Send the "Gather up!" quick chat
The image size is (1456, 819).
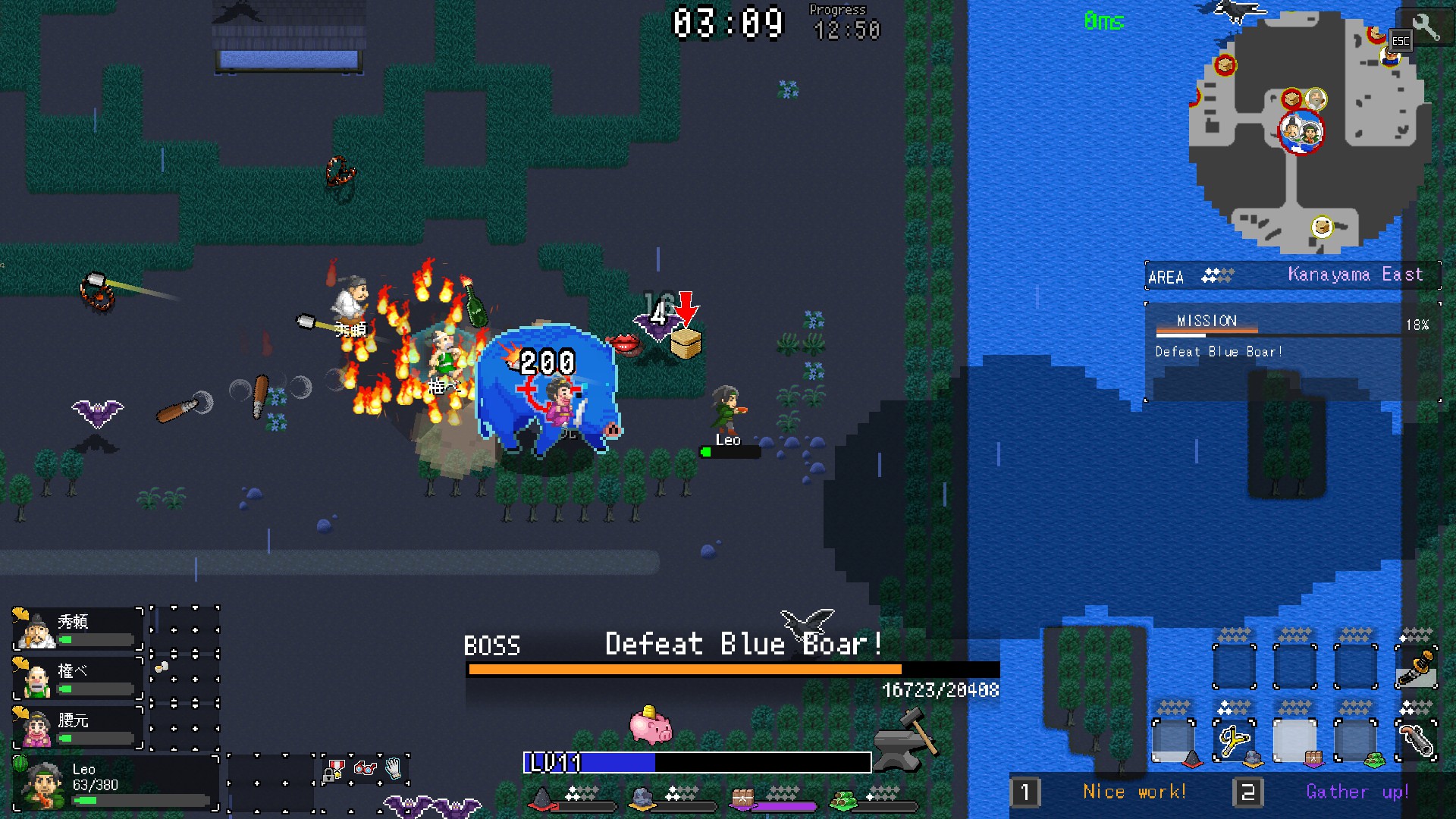(1357, 792)
